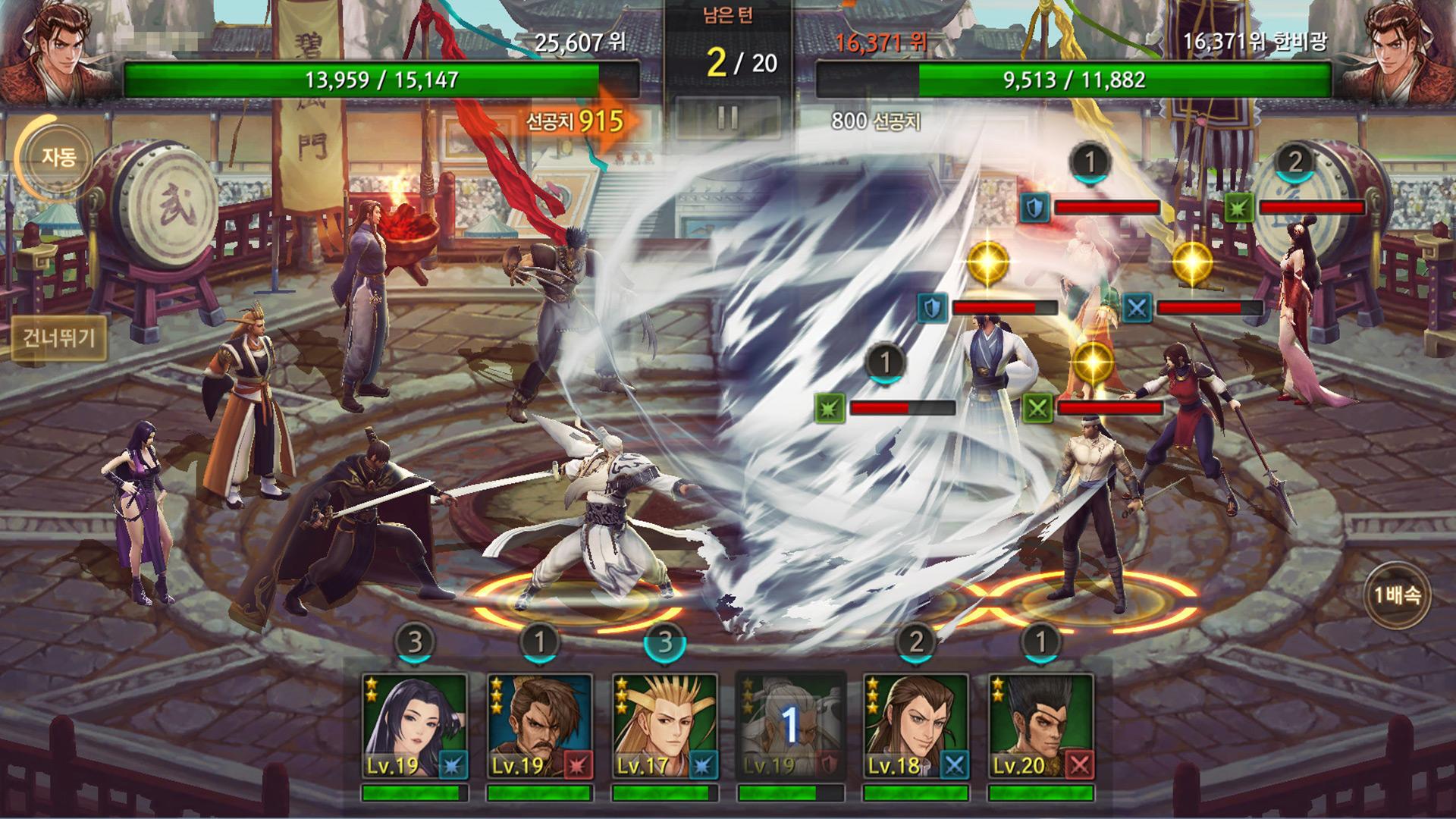Viewport: 1456px width, 819px height.
Task: Select the Lv.19 mustached man hero card
Action: (540, 726)
